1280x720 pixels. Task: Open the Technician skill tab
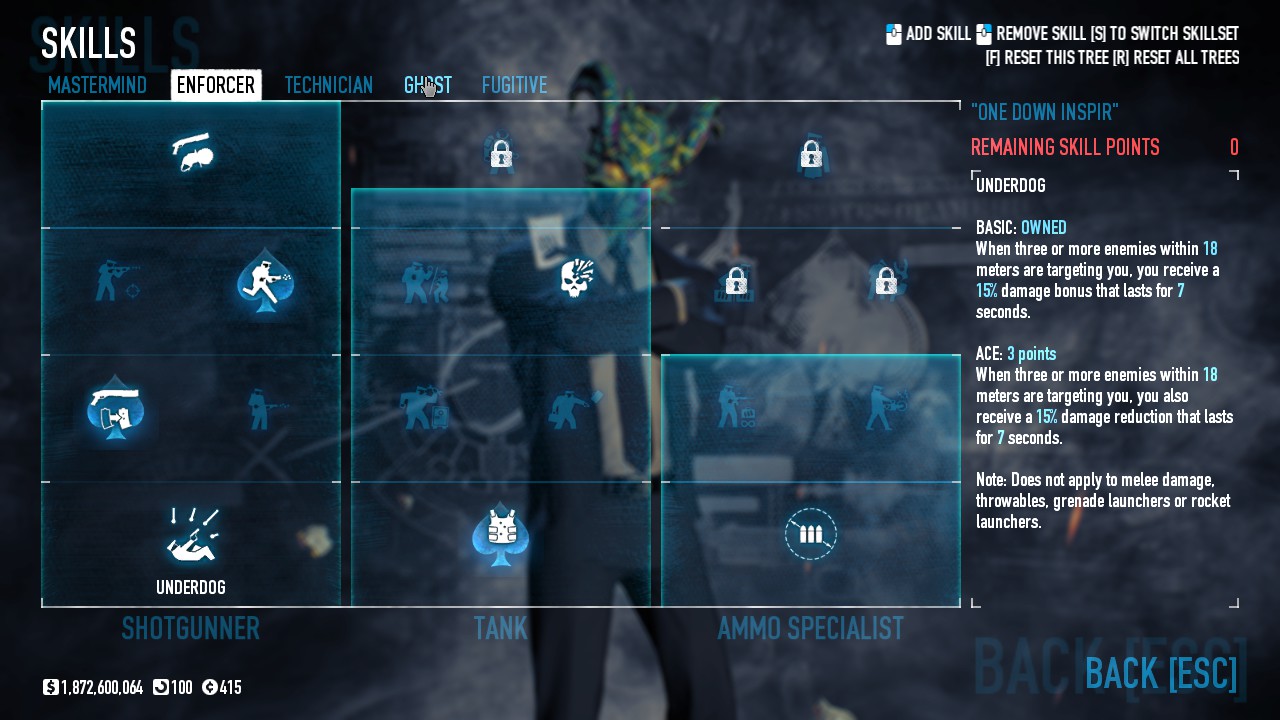328,85
